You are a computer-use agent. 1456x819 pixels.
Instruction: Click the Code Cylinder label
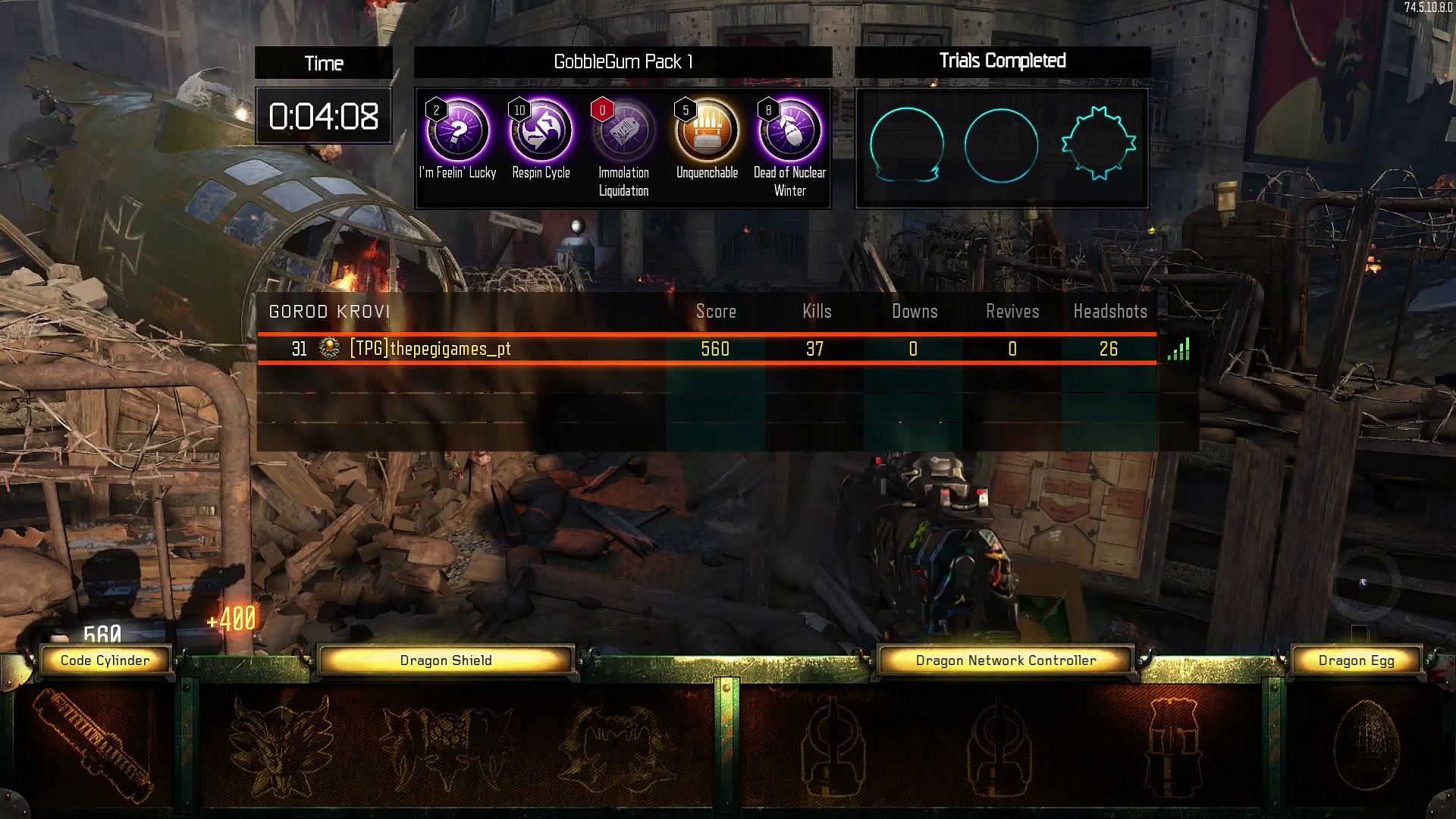[x=105, y=661]
